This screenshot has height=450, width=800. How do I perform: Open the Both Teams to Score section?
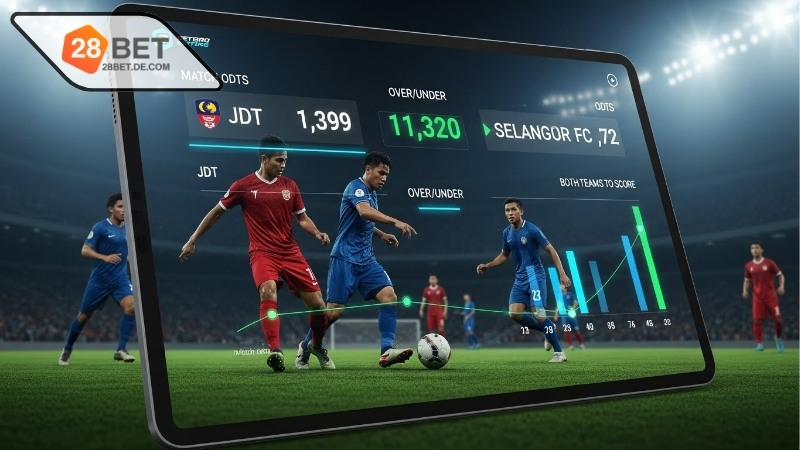point(597,184)
